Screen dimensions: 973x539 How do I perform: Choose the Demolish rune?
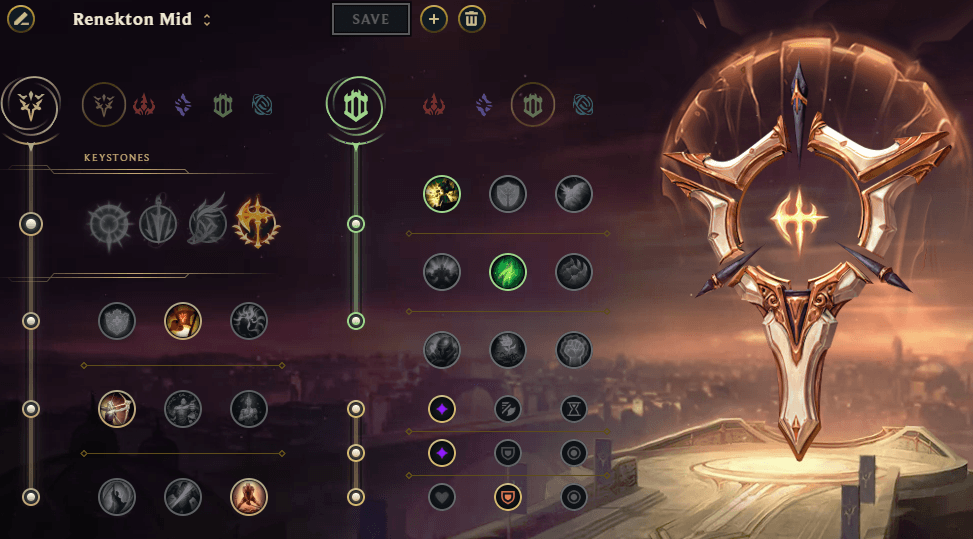(442, 194)
